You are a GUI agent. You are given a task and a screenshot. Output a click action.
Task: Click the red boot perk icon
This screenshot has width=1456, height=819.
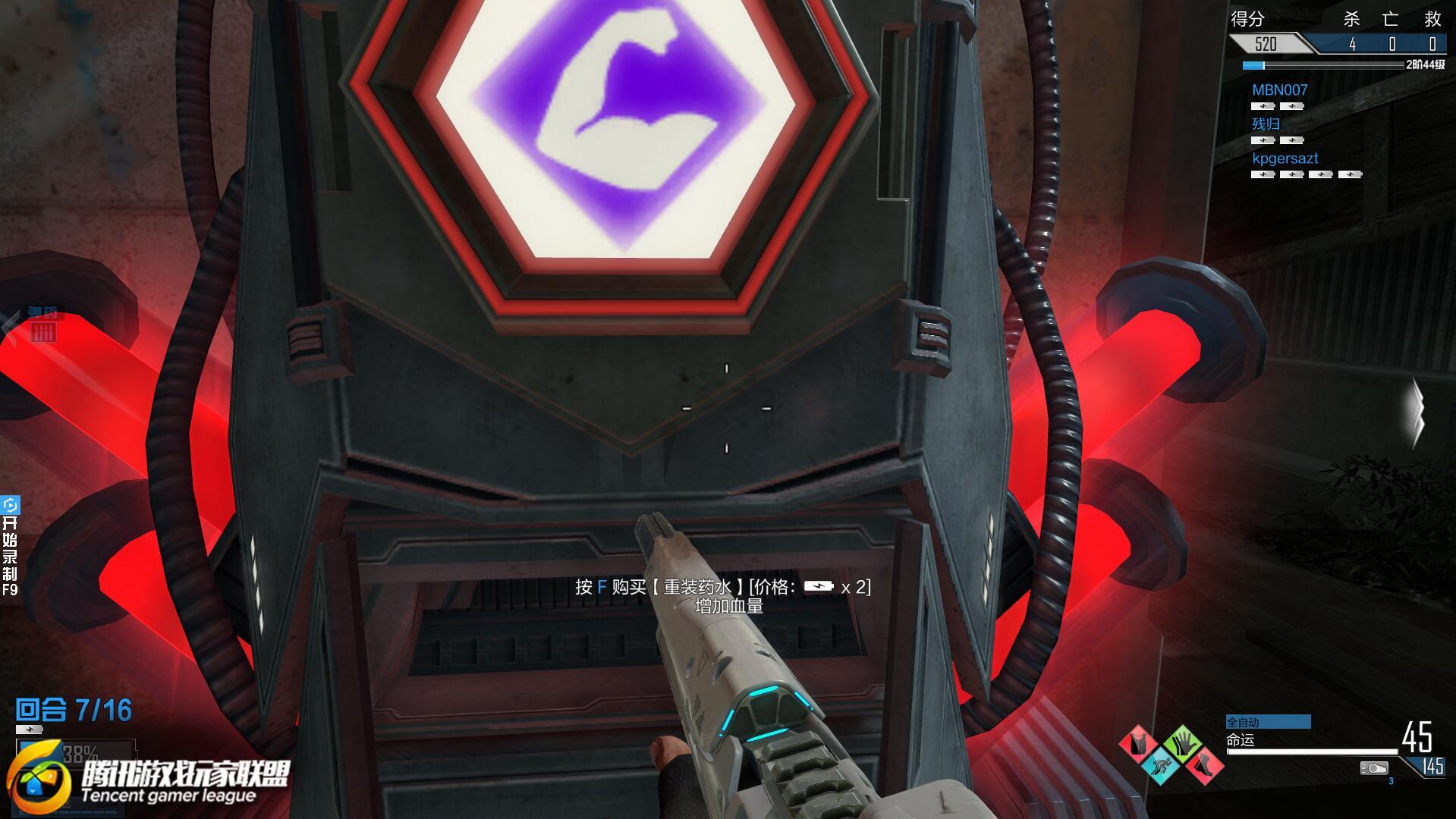click(x=1203, y=764)
